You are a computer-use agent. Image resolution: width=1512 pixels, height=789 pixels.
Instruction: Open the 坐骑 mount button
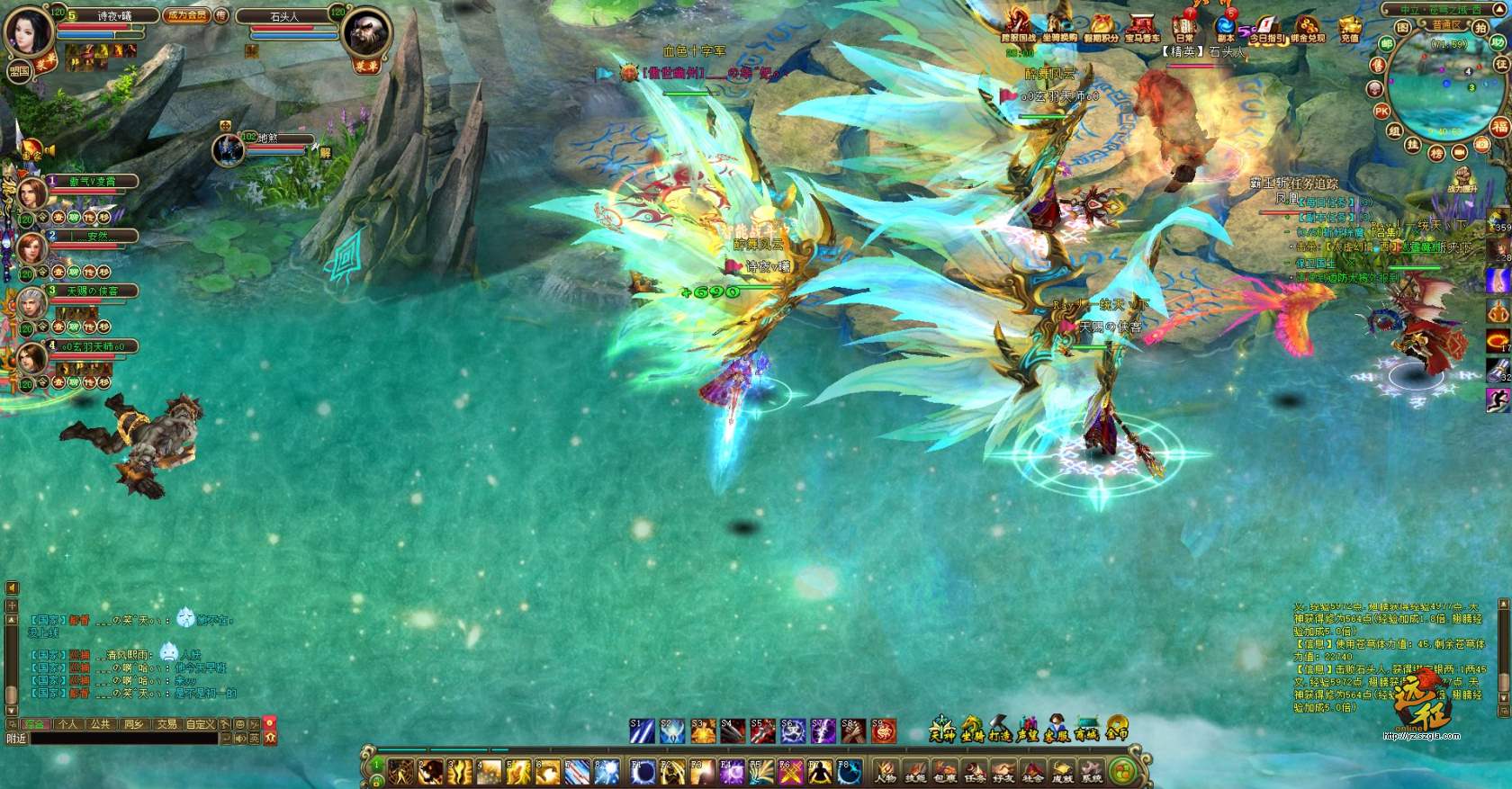972,729
